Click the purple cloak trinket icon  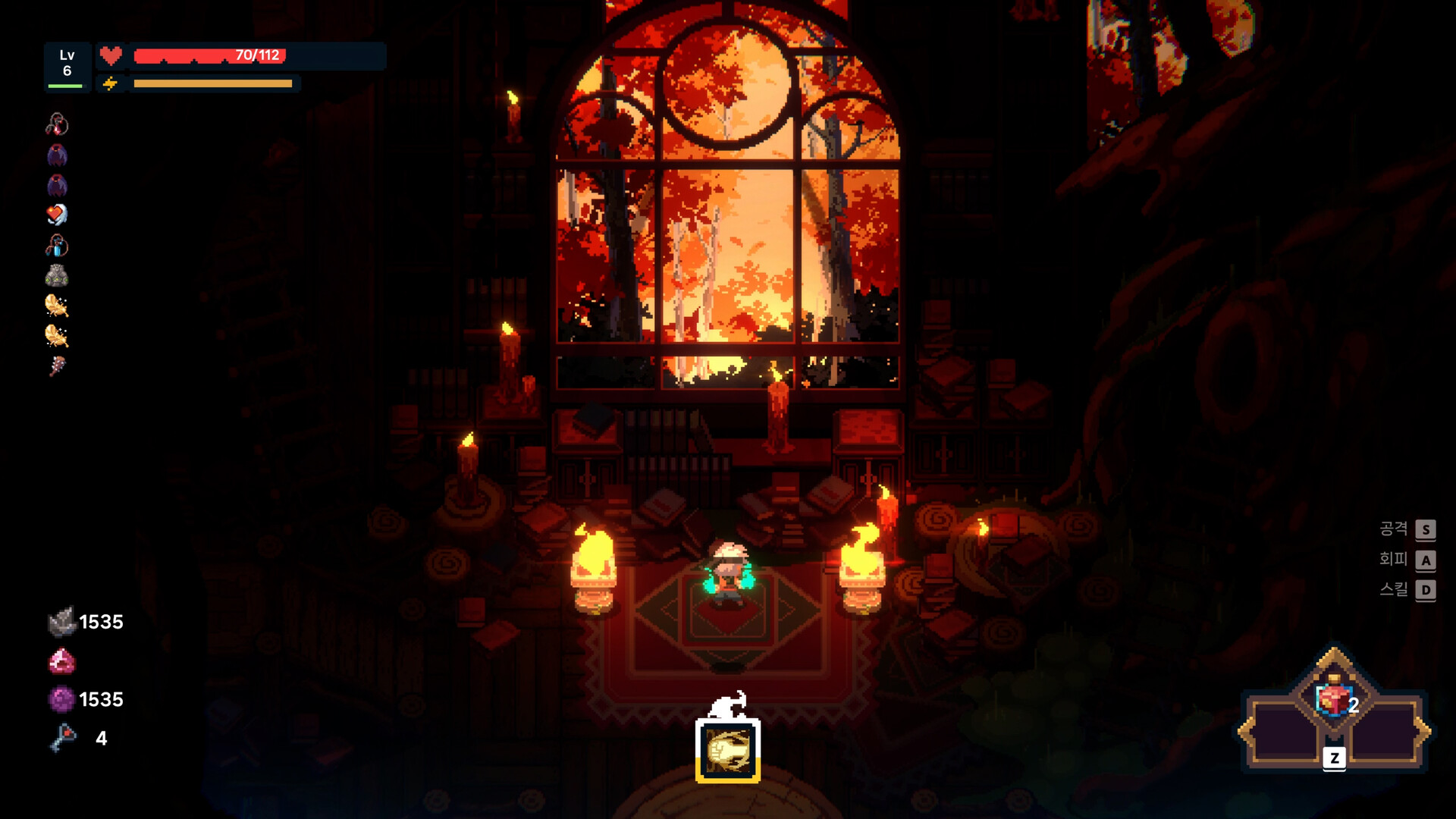coord(57,155)
